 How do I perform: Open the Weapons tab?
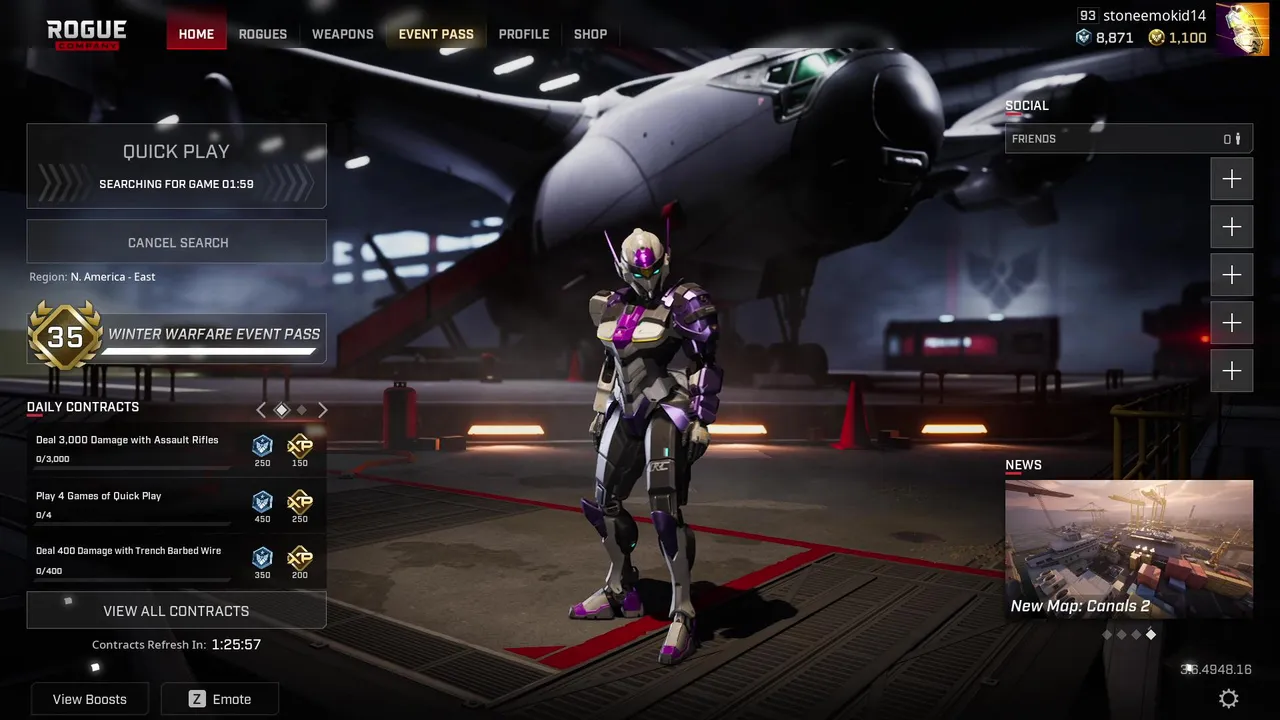(342, 34)
